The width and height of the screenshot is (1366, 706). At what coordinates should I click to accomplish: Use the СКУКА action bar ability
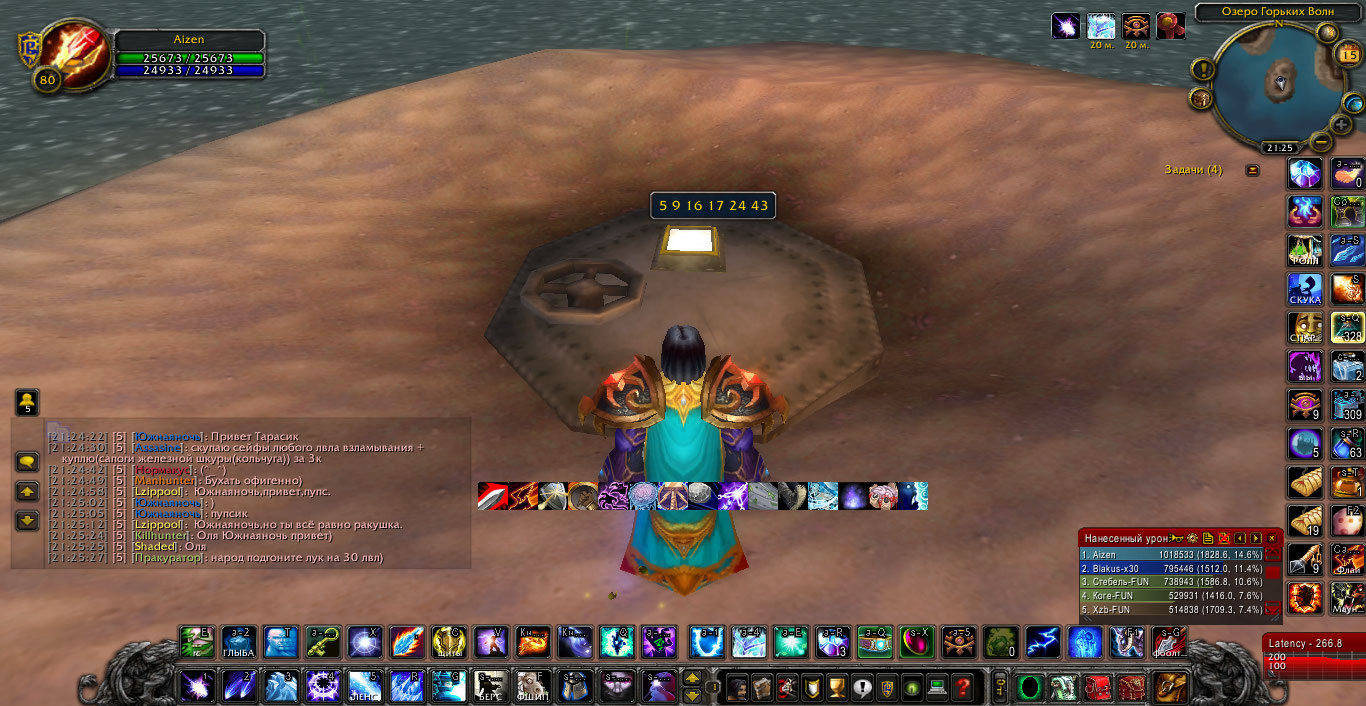[1305, 290]
